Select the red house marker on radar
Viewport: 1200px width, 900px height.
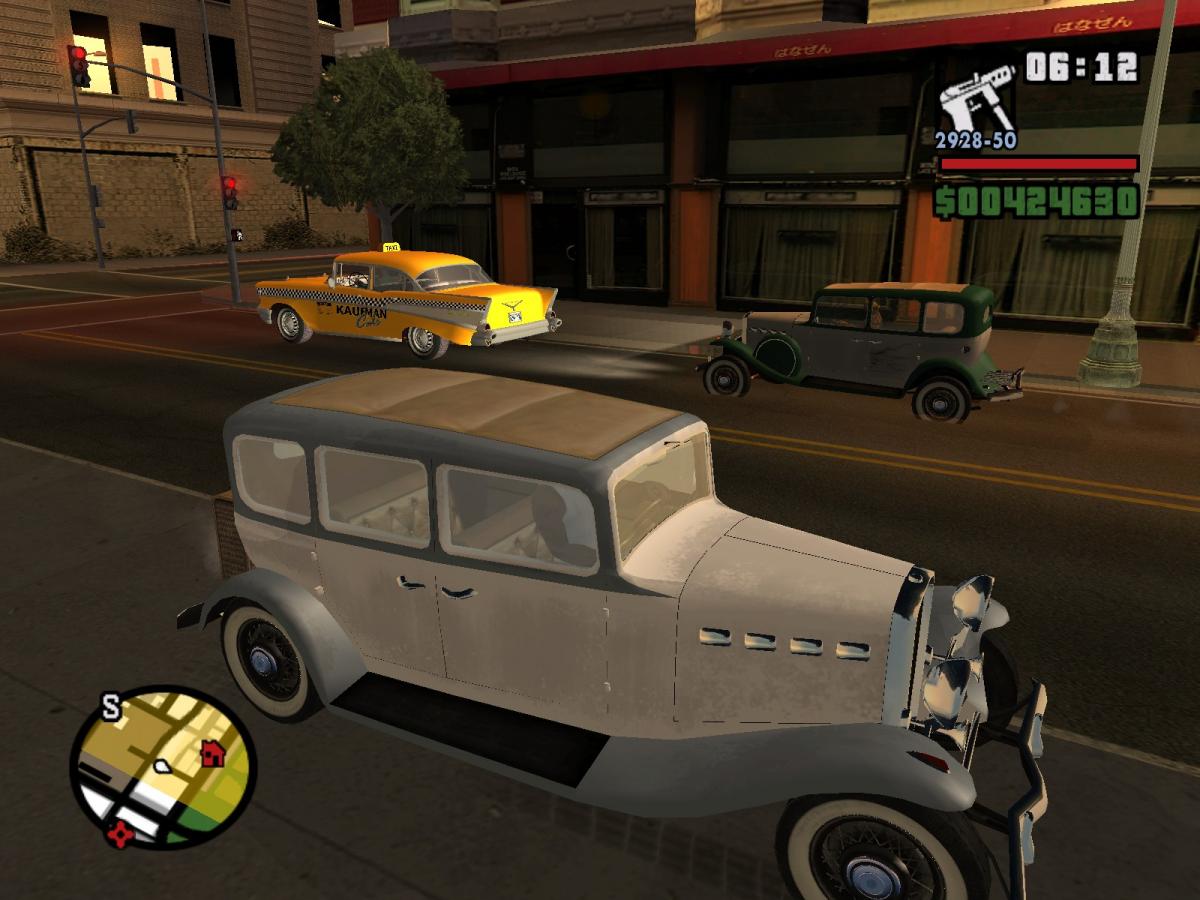click(212, 753)
